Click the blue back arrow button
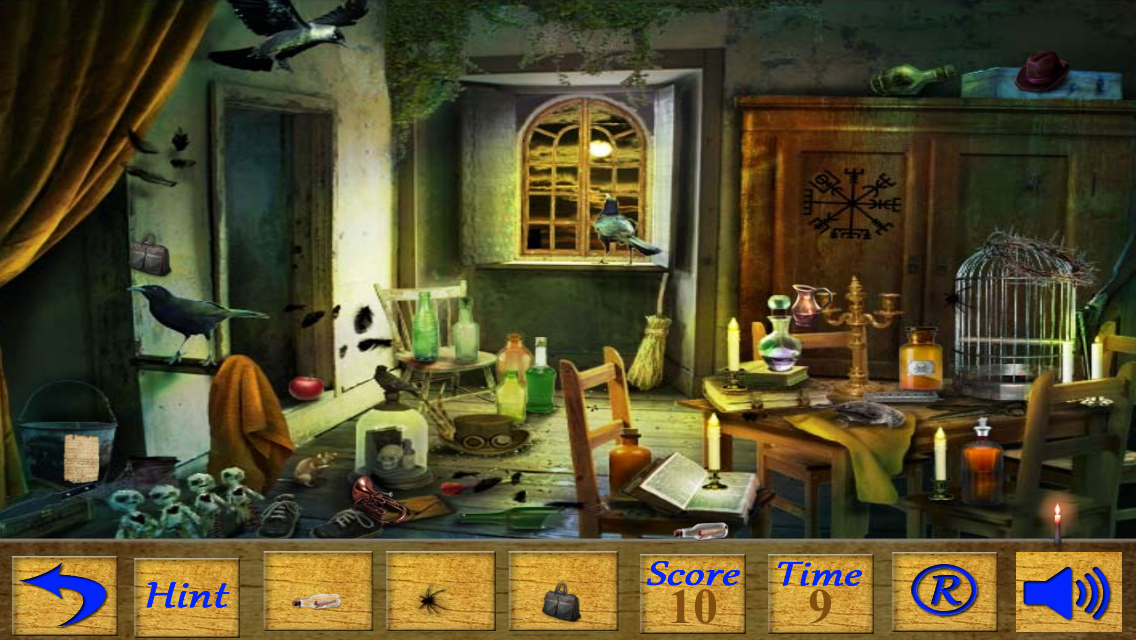Image resolution: width=1136 pixels, height=640 pixels. tap(64, 595)
